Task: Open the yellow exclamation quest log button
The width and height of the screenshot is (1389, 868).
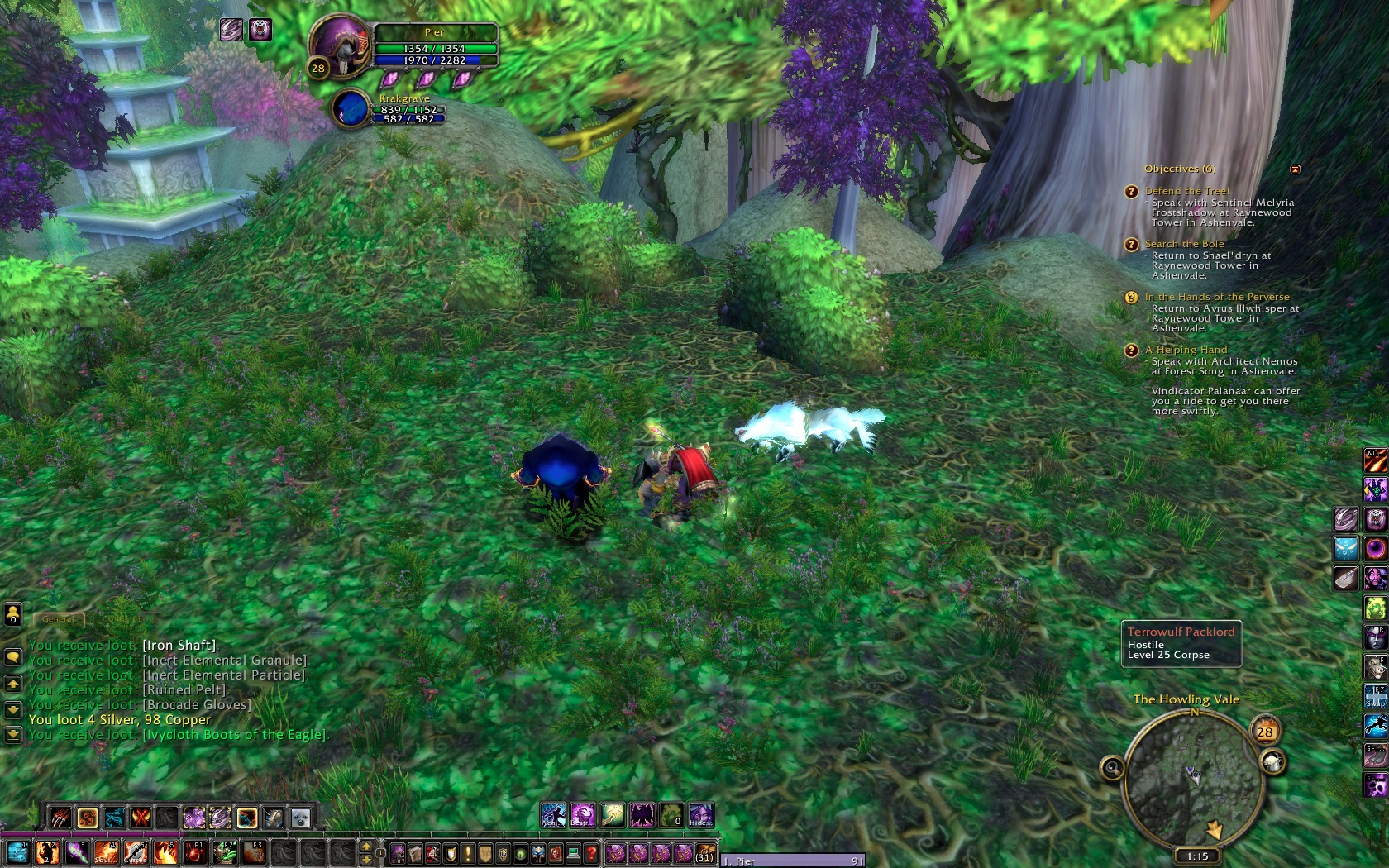Action: (x=469, y=852)
